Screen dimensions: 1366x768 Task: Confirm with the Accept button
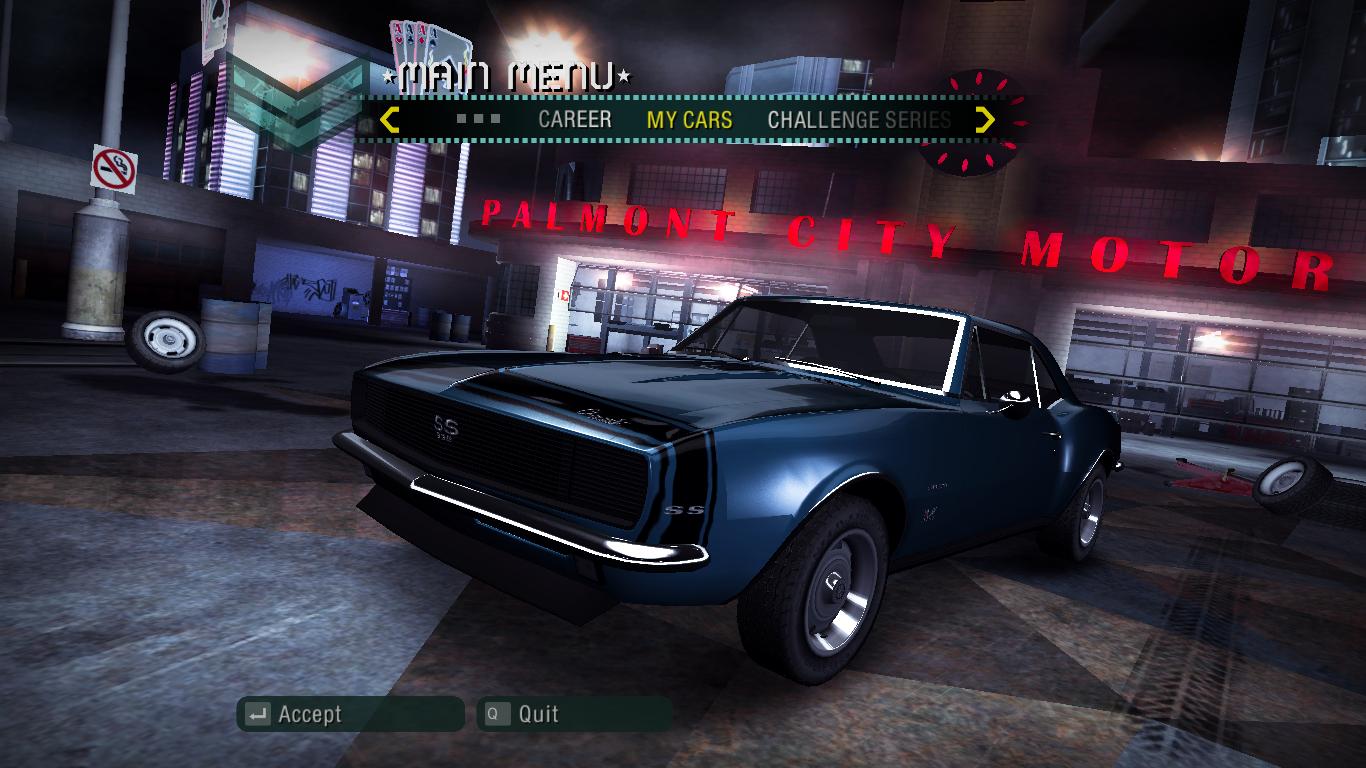coord(350,714)
